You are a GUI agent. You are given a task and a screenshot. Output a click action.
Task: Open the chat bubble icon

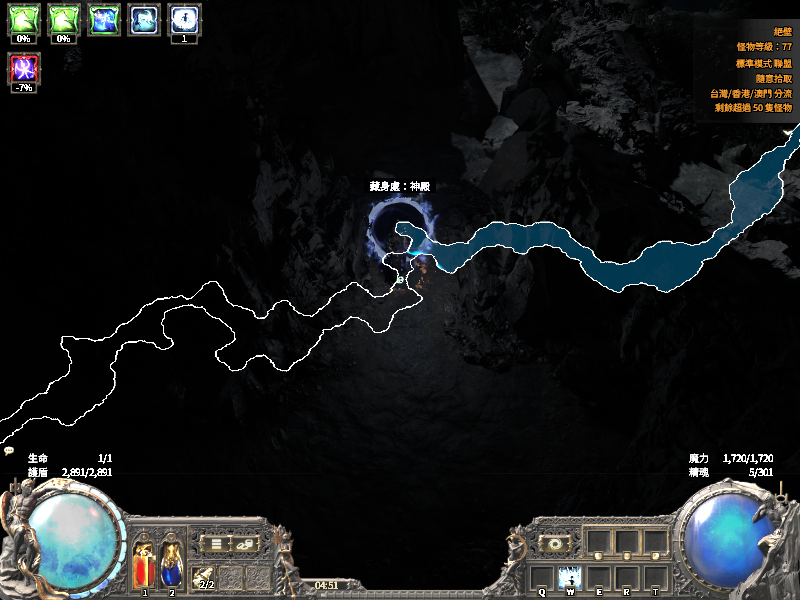pyautogui.click(x=9, y=451)
